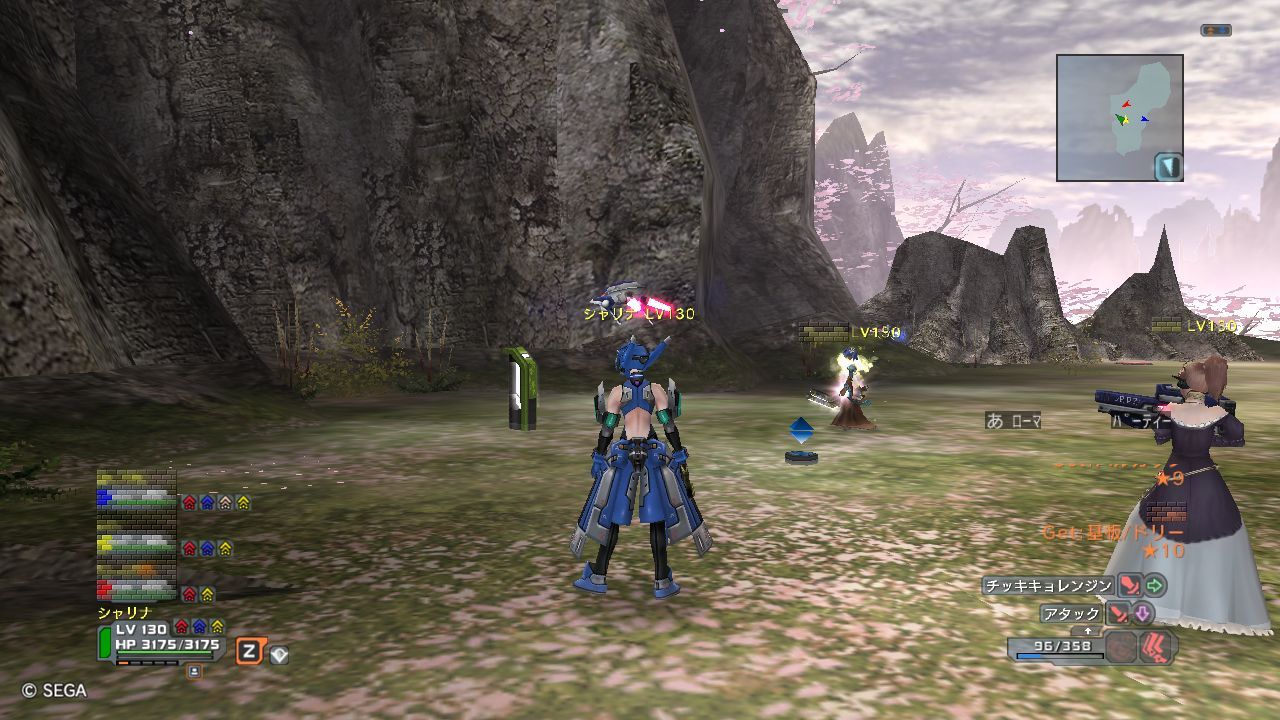Click the minimap's corner toggle button
1280x720 pixels.
(1168, 167)
